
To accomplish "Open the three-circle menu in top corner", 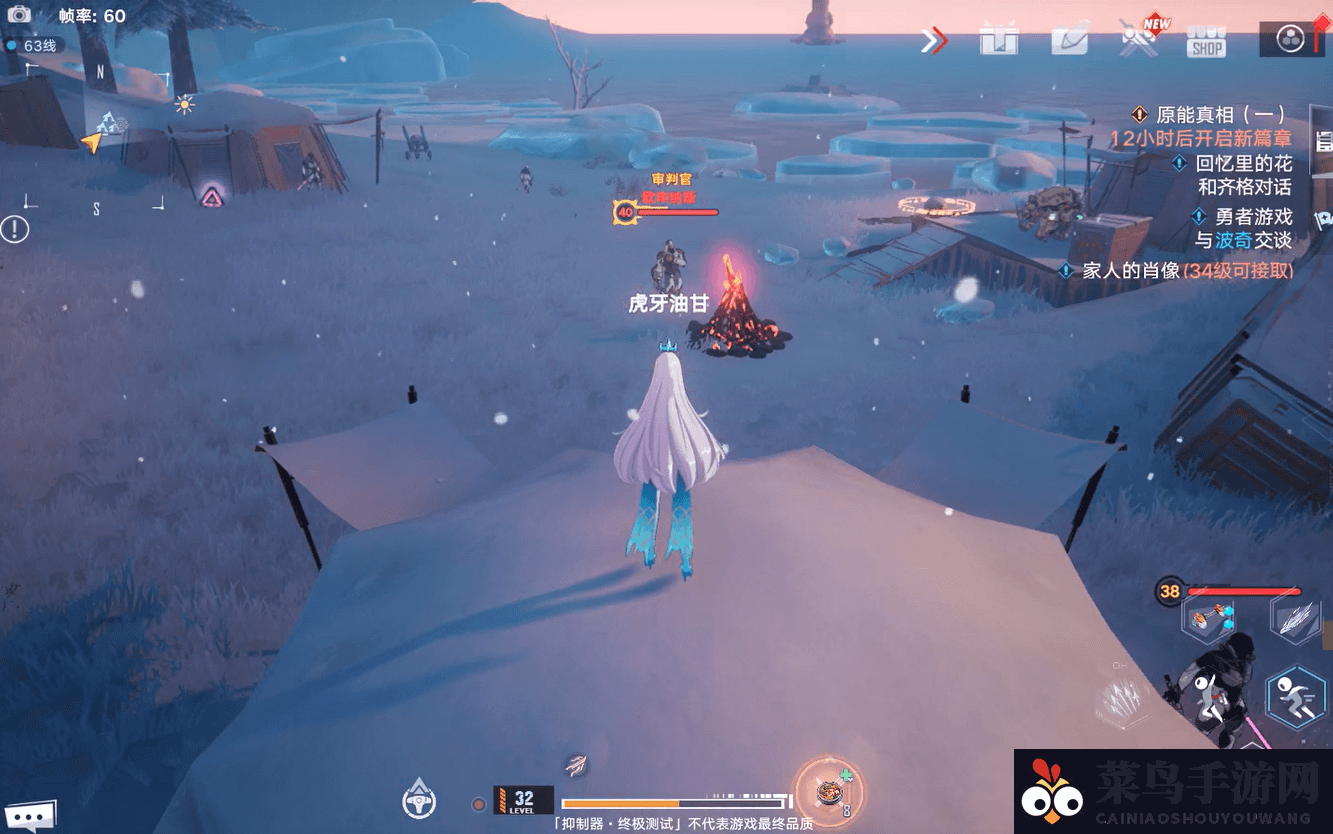I will [x=1291, y=39].
